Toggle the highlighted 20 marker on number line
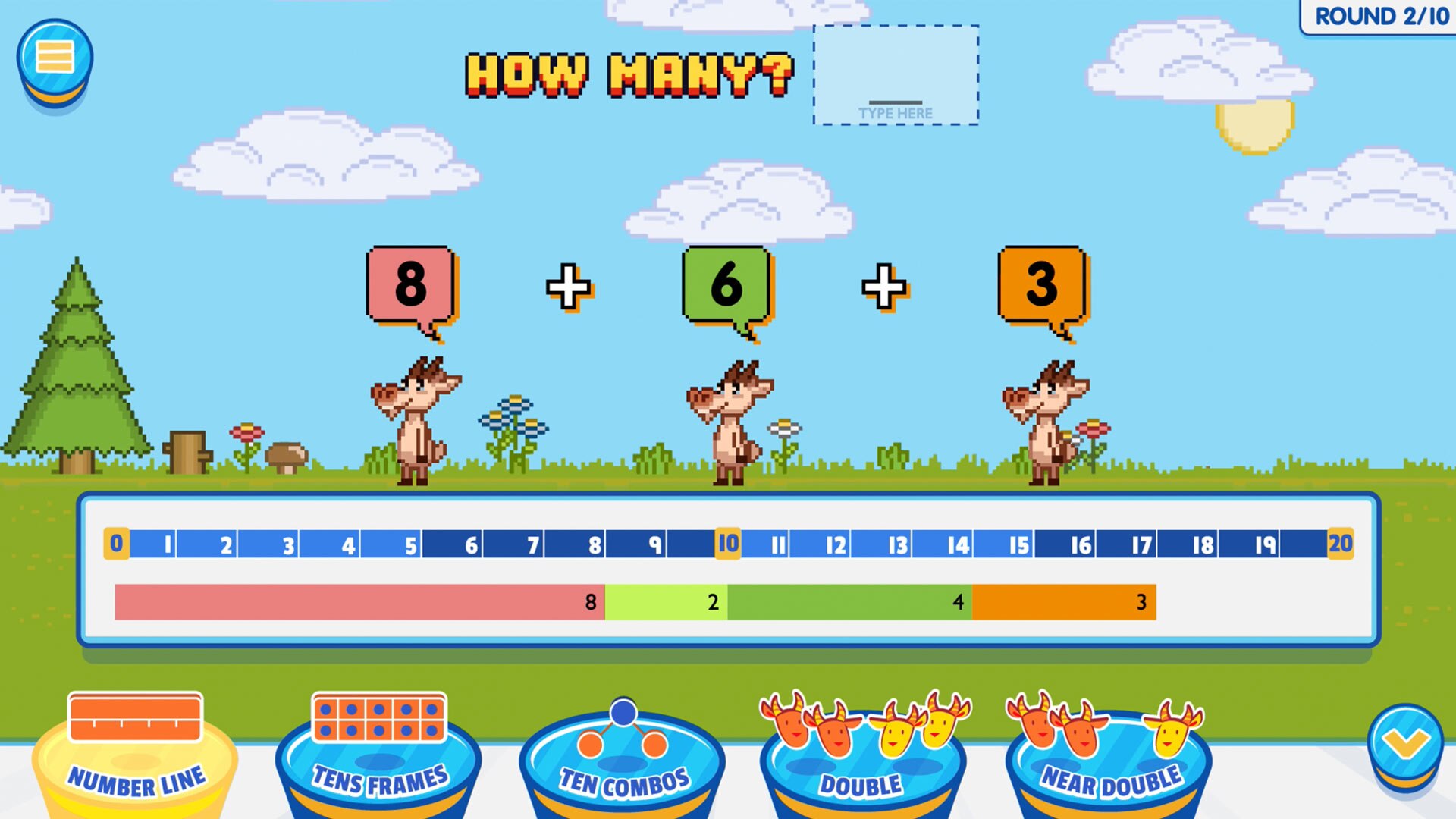Viewport: 1456px width, 819px height. (1341, 543)
